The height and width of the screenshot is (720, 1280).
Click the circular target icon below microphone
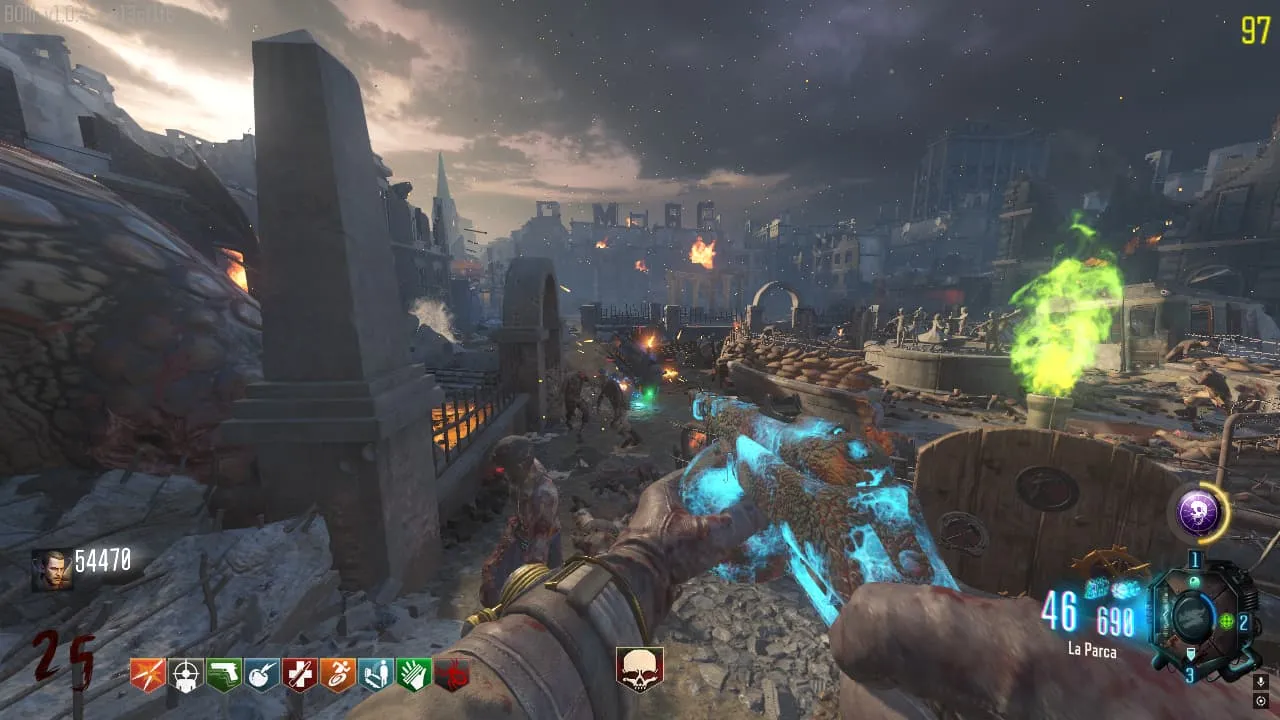(1260, 702)
